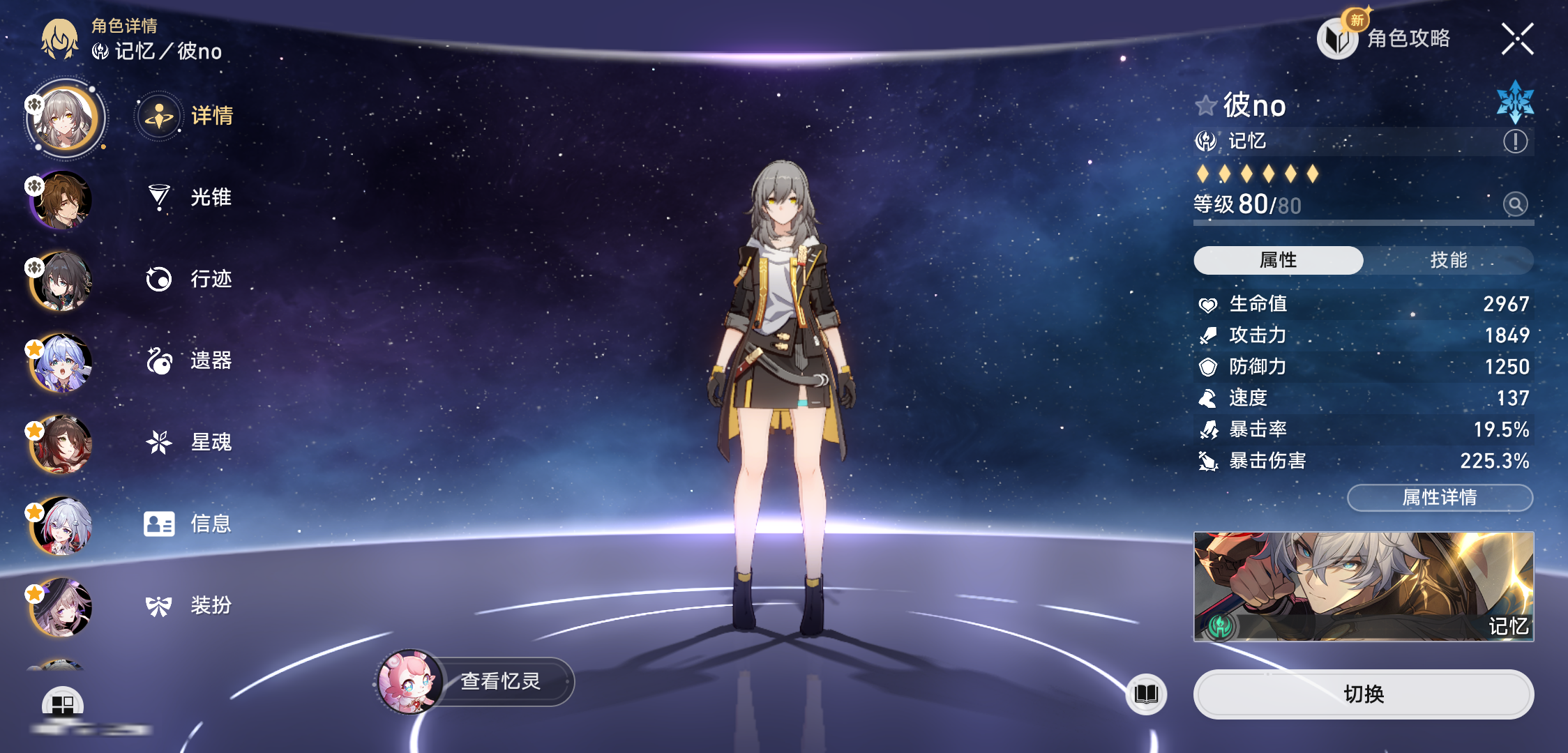The image size is (1568, 753).
Task: Click the 记忆 path info exclamation icon
Action: coord(1515,142)
